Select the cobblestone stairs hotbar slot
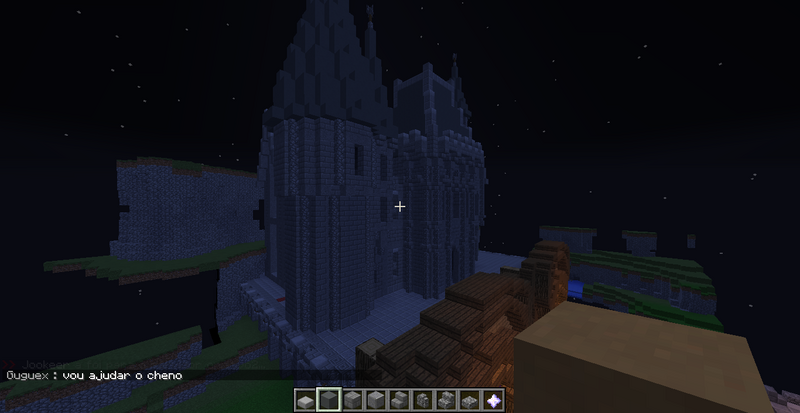This screenshot has height=413, width=800. (446, 400)
